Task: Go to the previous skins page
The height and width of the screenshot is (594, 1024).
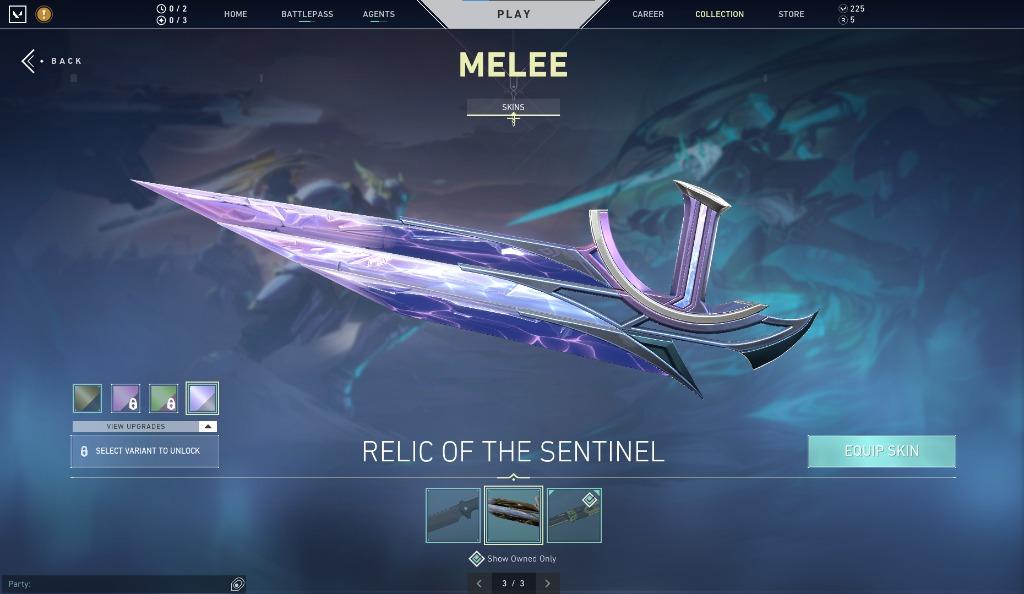Action: [479, 583]
